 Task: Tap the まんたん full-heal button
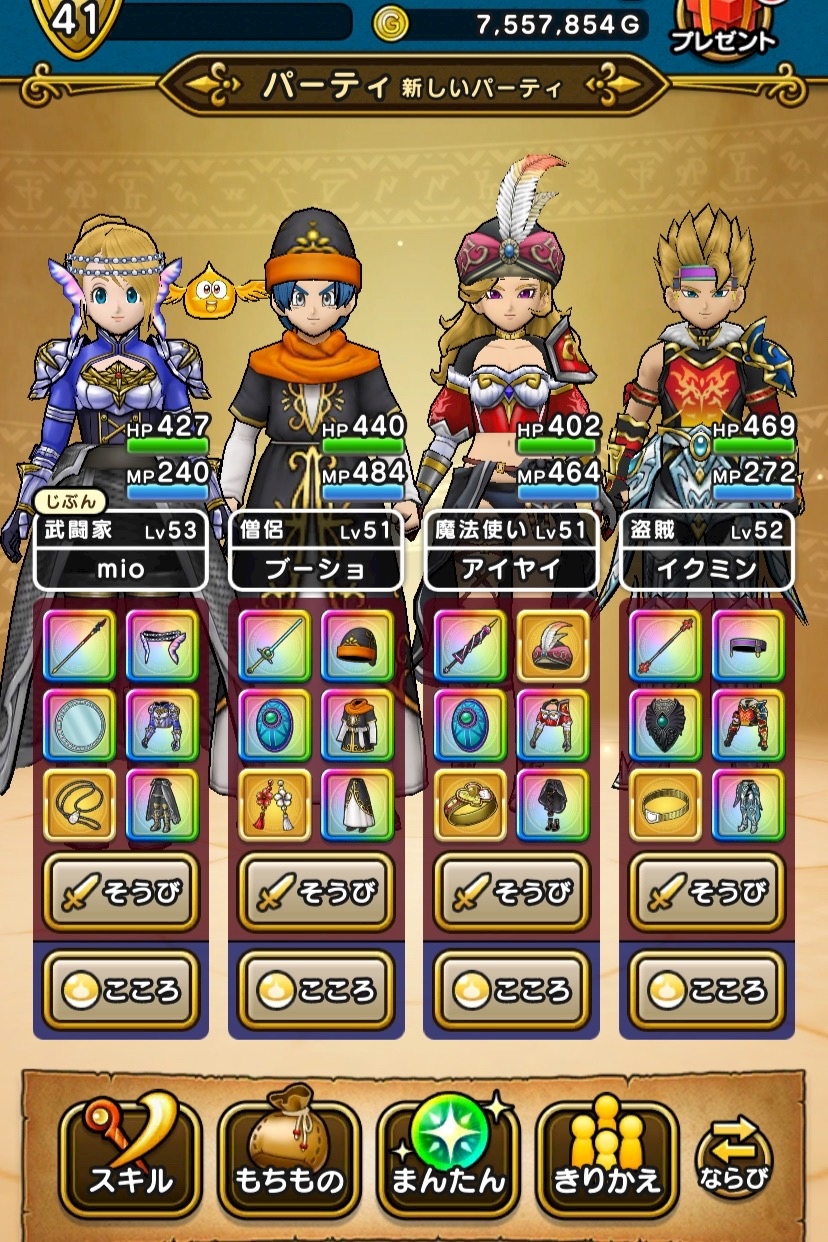pyautogui.click(x=447, y=1161)
